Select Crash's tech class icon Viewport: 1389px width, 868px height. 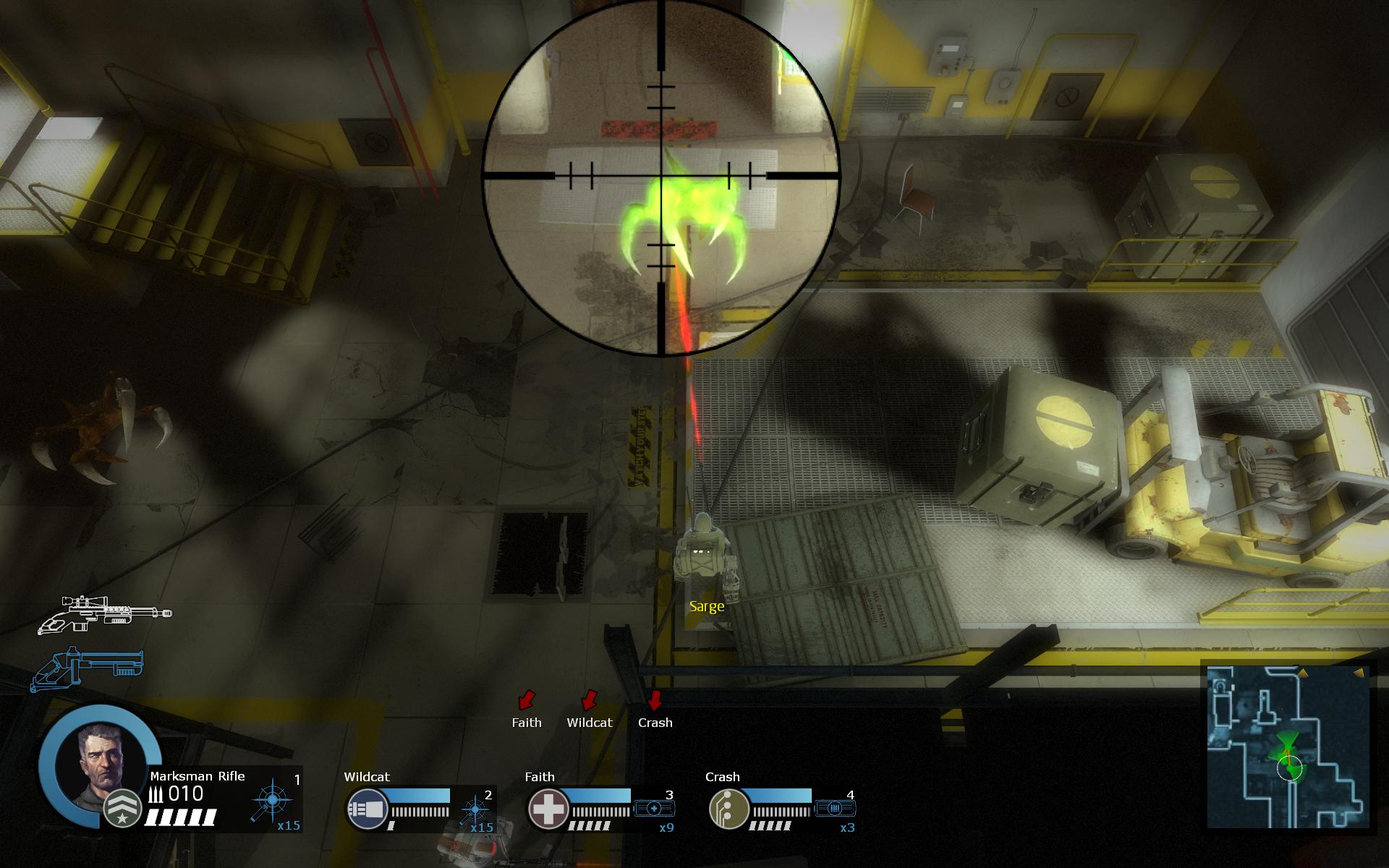coord(725,808)
